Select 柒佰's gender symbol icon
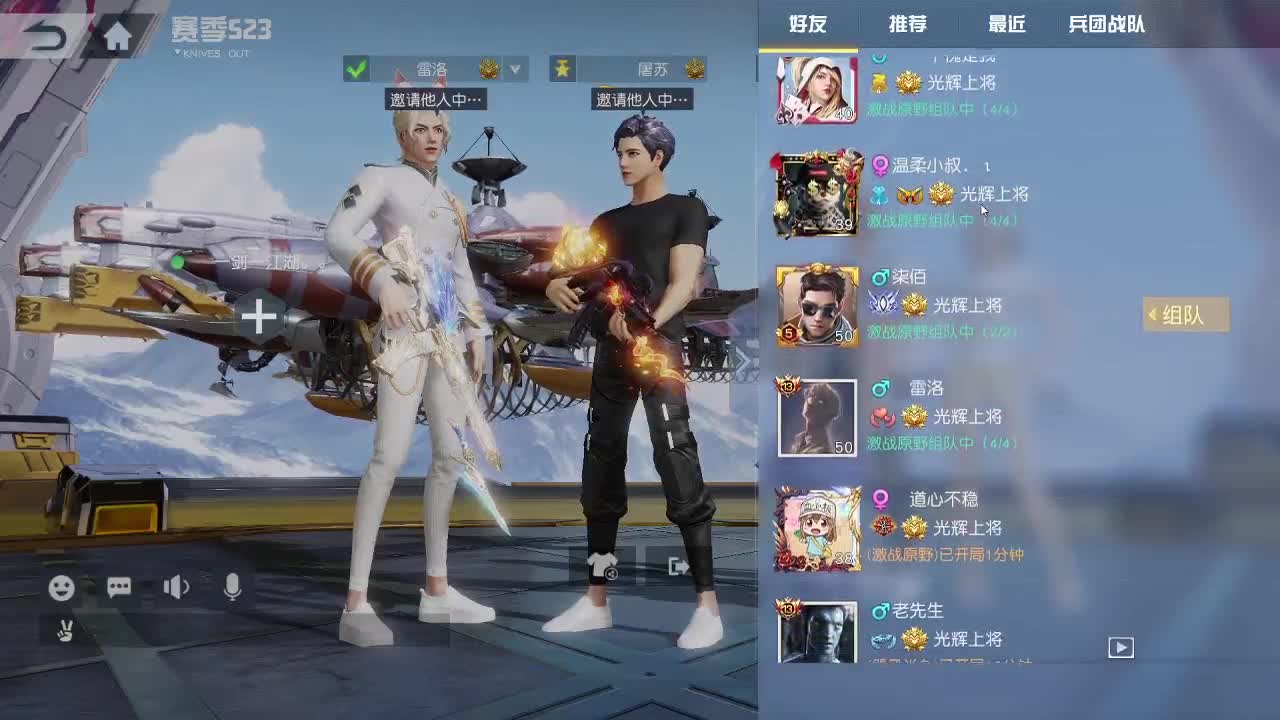The image size is (1280, 720). pyautogui.click(x=880, y=278)
